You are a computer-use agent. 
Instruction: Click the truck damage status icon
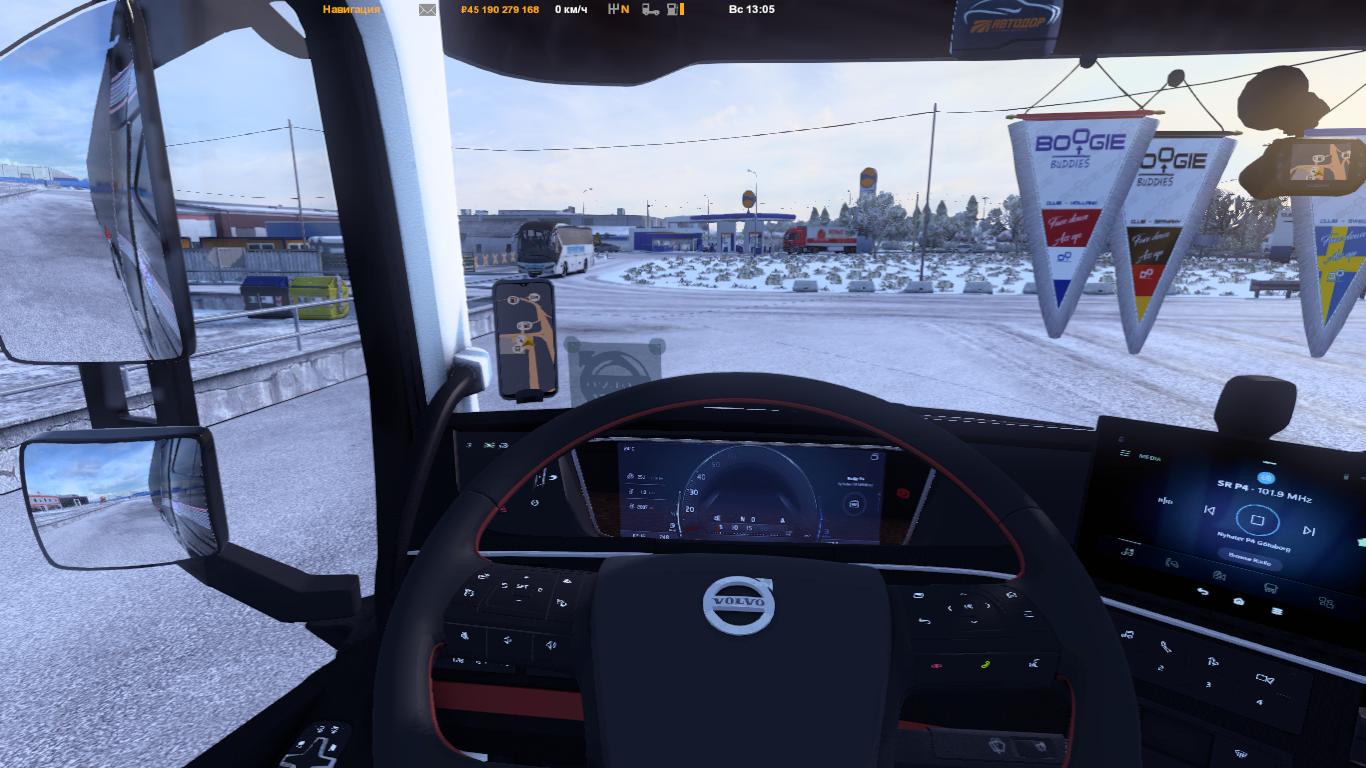coord(650,9)
